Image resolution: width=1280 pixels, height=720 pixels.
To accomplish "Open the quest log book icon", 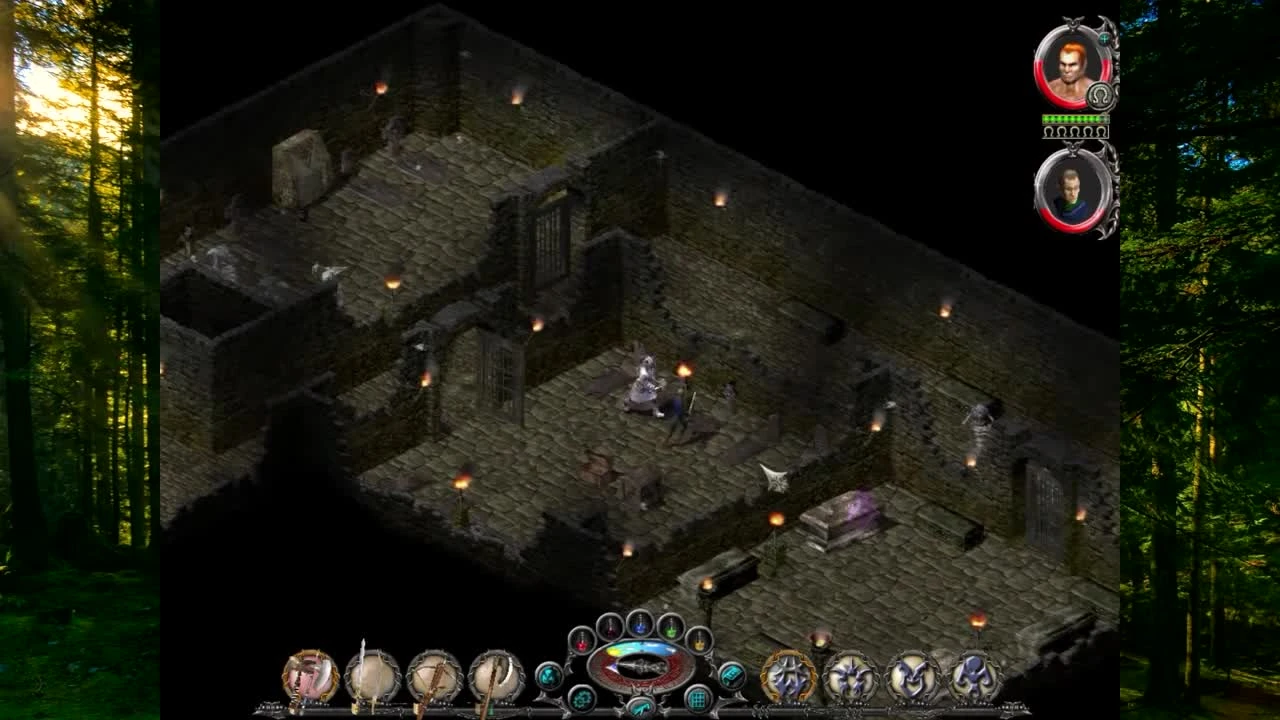I will coord(733,674).
